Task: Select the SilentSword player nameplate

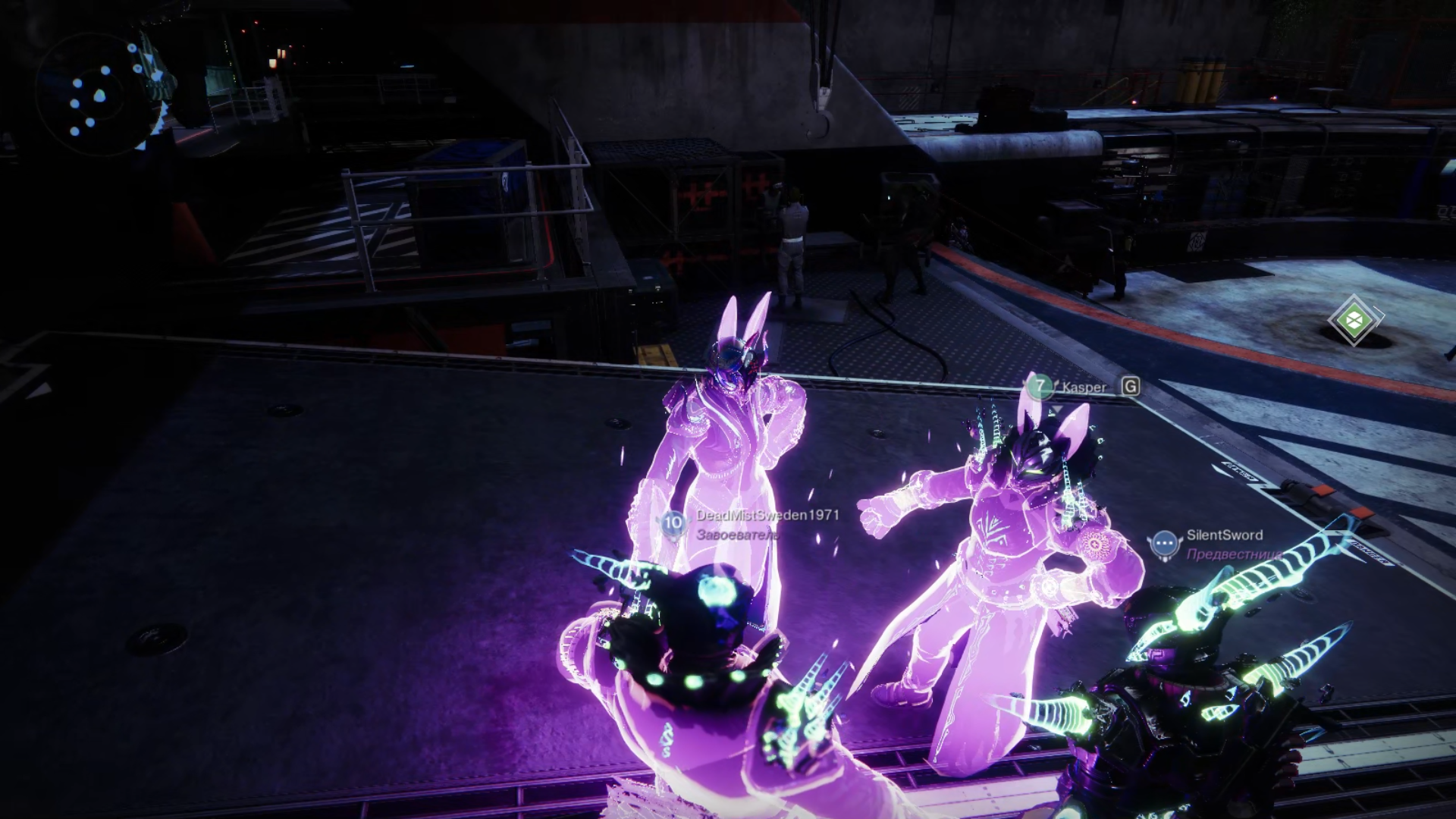Action: pyautogui.click(x=1223, y=535)
